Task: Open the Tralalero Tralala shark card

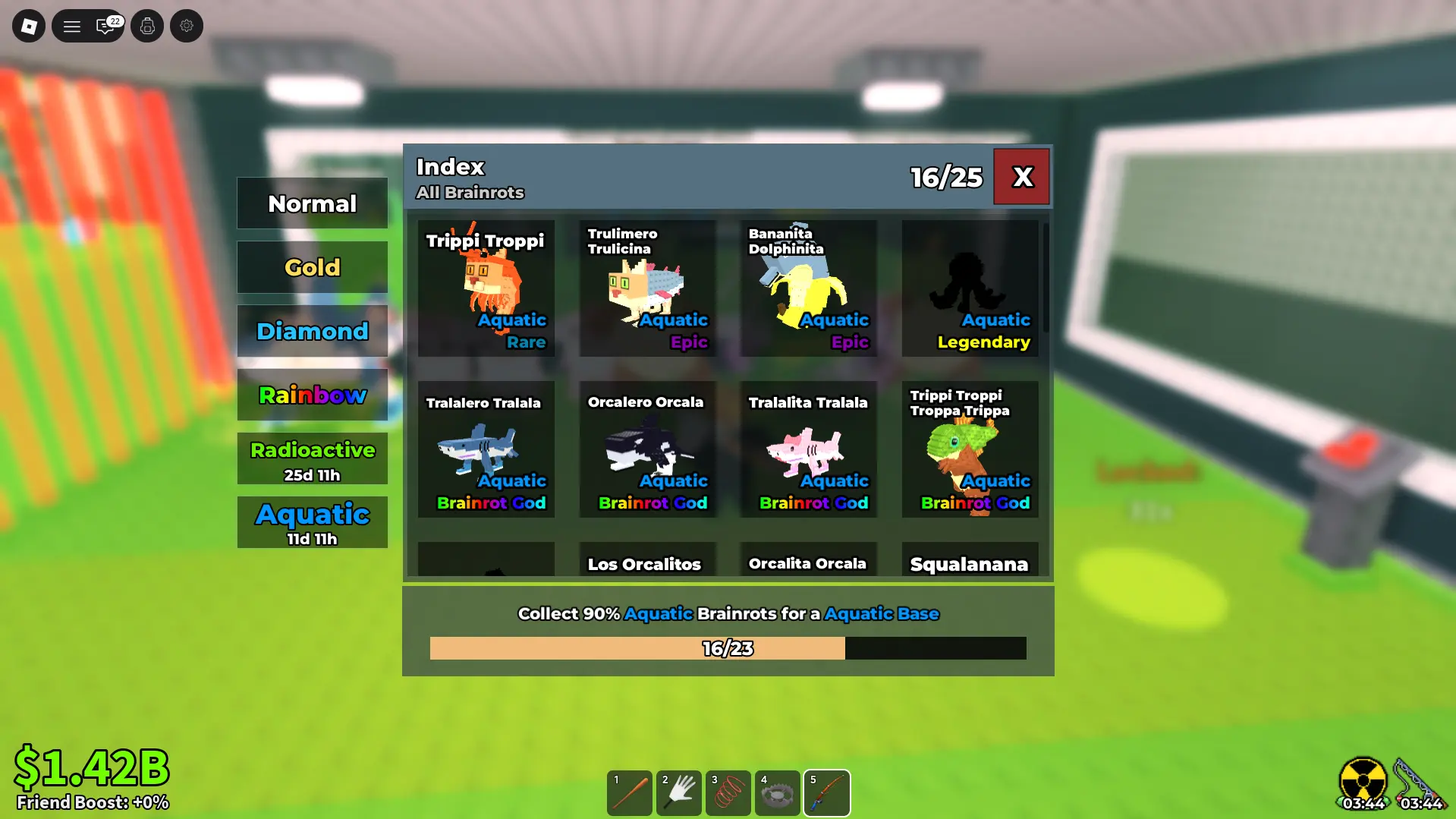Action: pos(486,449)
